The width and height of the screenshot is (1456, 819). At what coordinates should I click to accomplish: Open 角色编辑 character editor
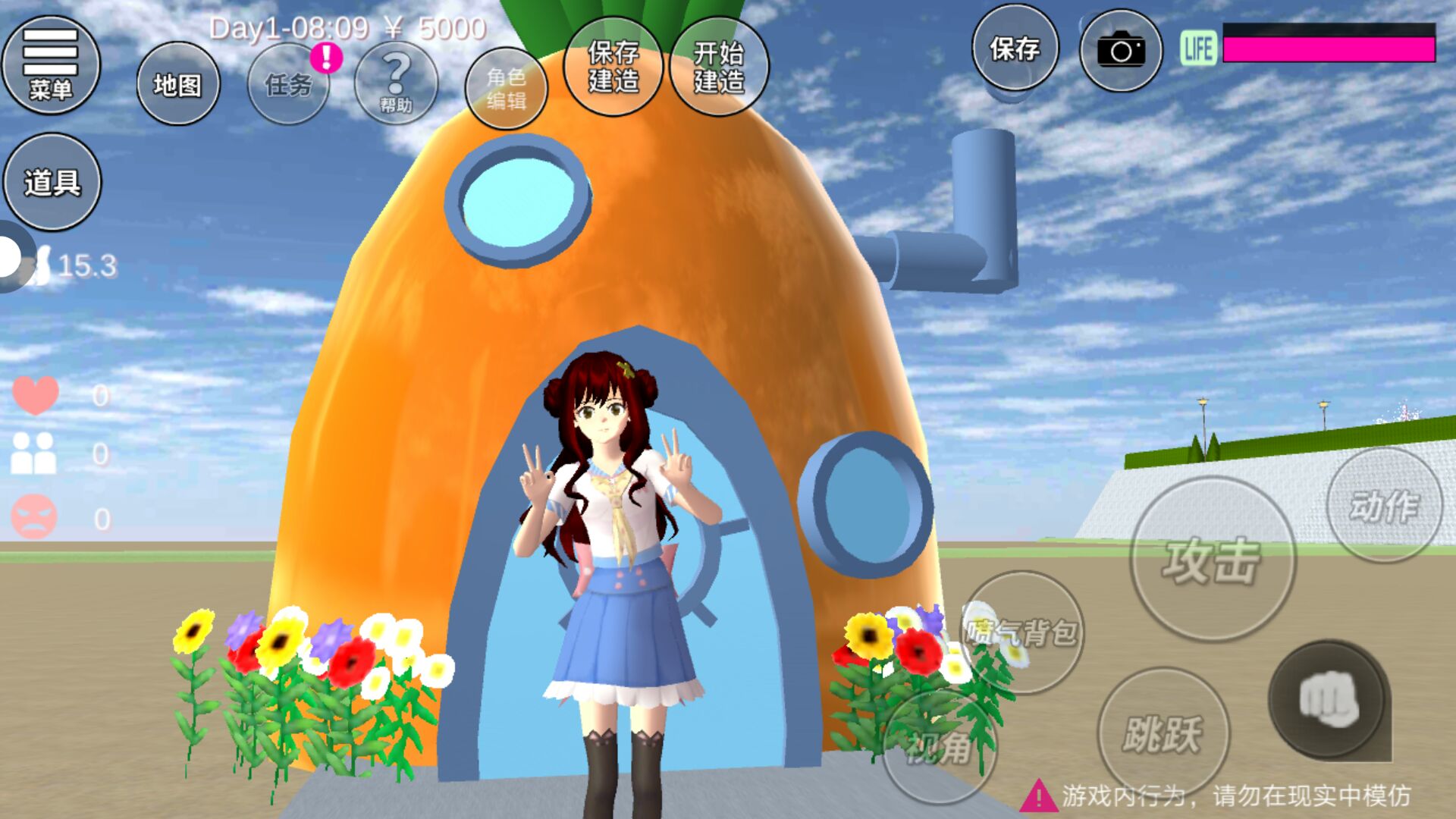tap(506, 88)
